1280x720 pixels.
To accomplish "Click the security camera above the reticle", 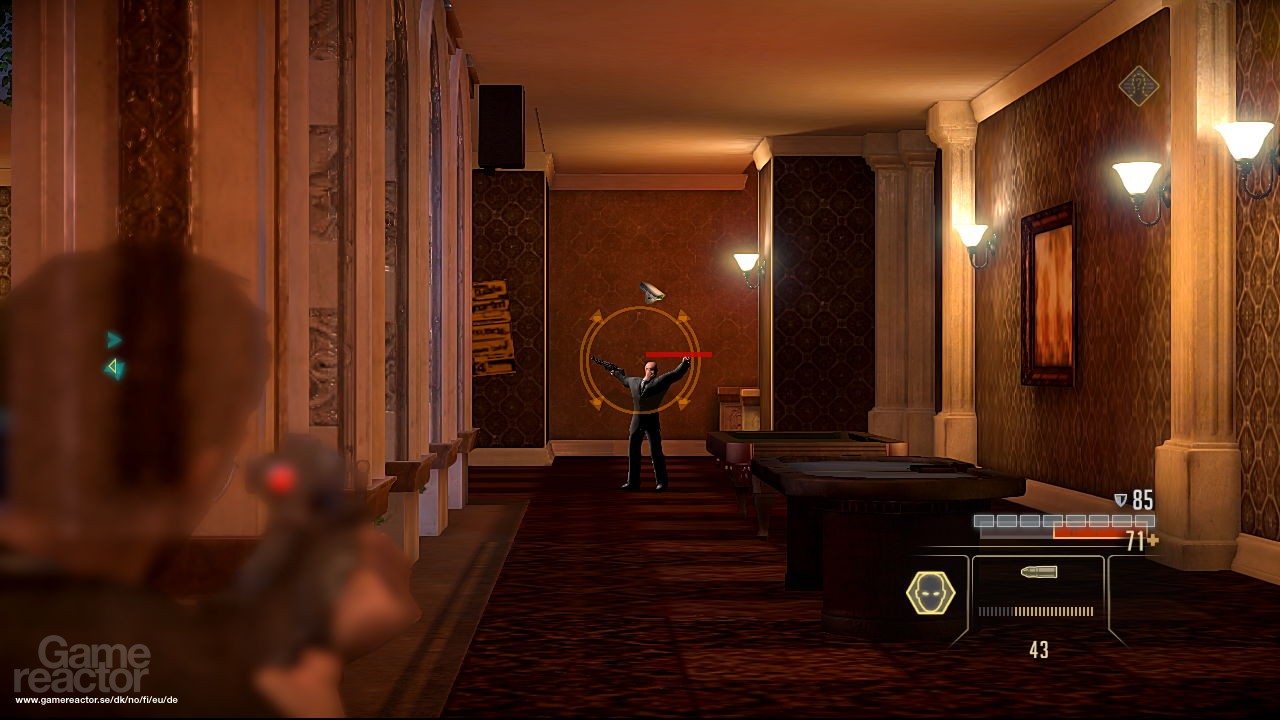I will click(651, 293).
